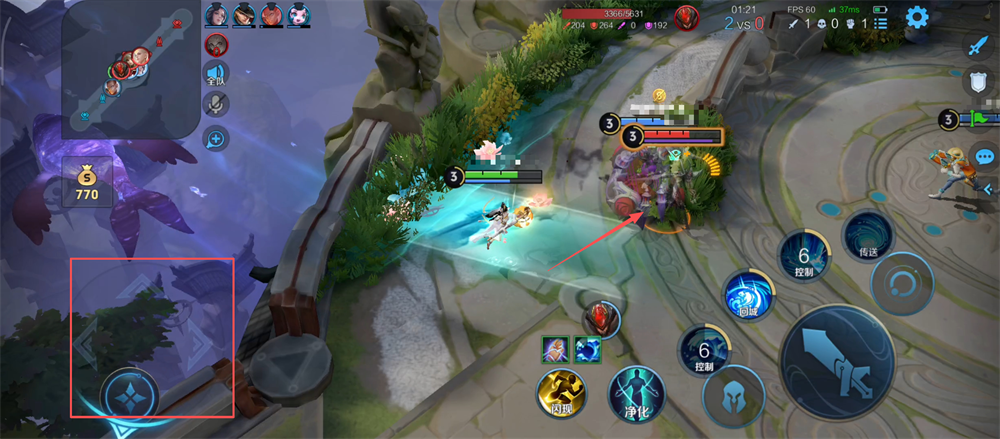This screenshot has height=439, width=1000.
Task: Activate the 净化 Purify spell
Action: (x=632, y=392)
